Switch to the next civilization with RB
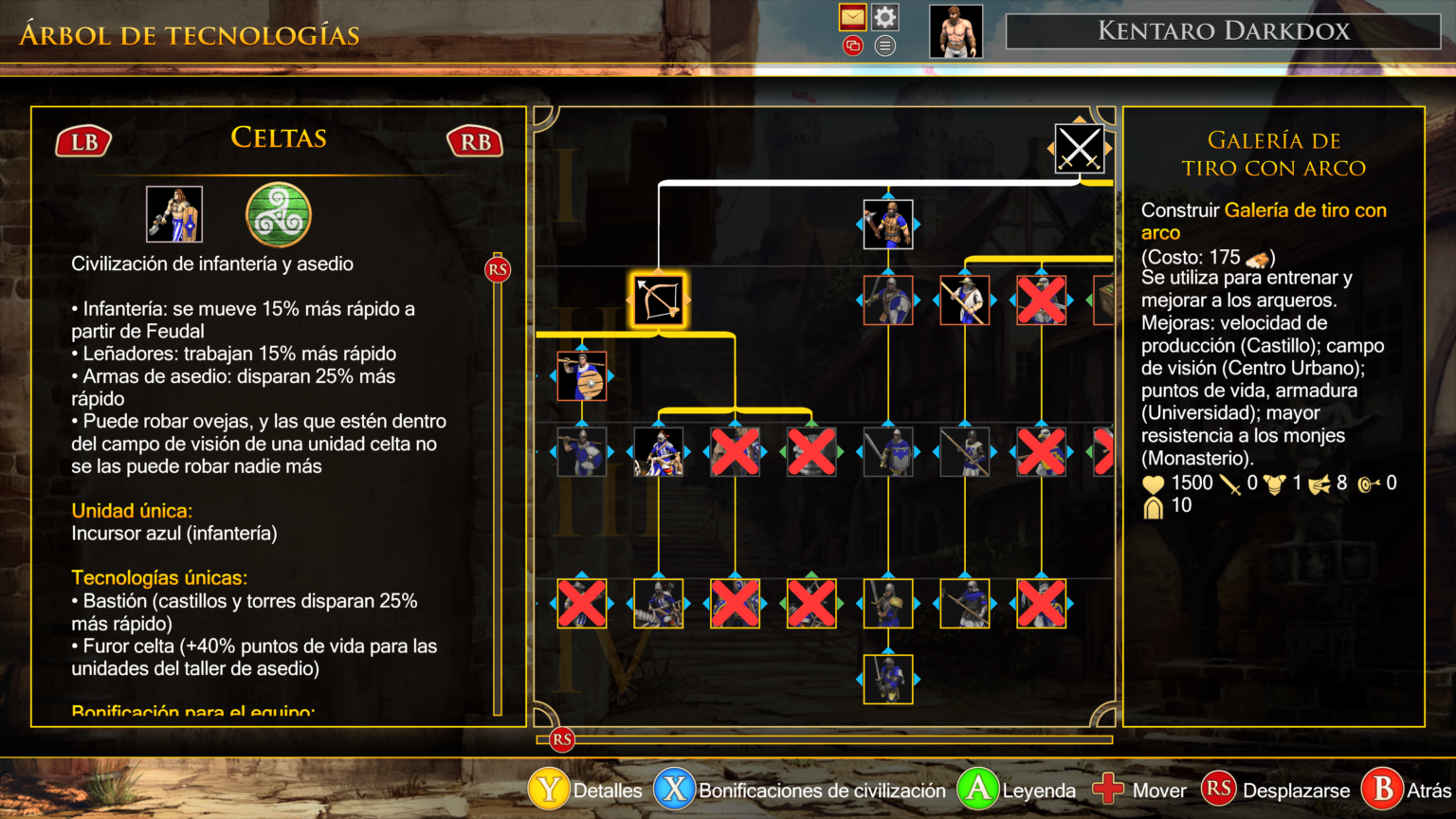 pyautogui.click(x=474, y=141)
